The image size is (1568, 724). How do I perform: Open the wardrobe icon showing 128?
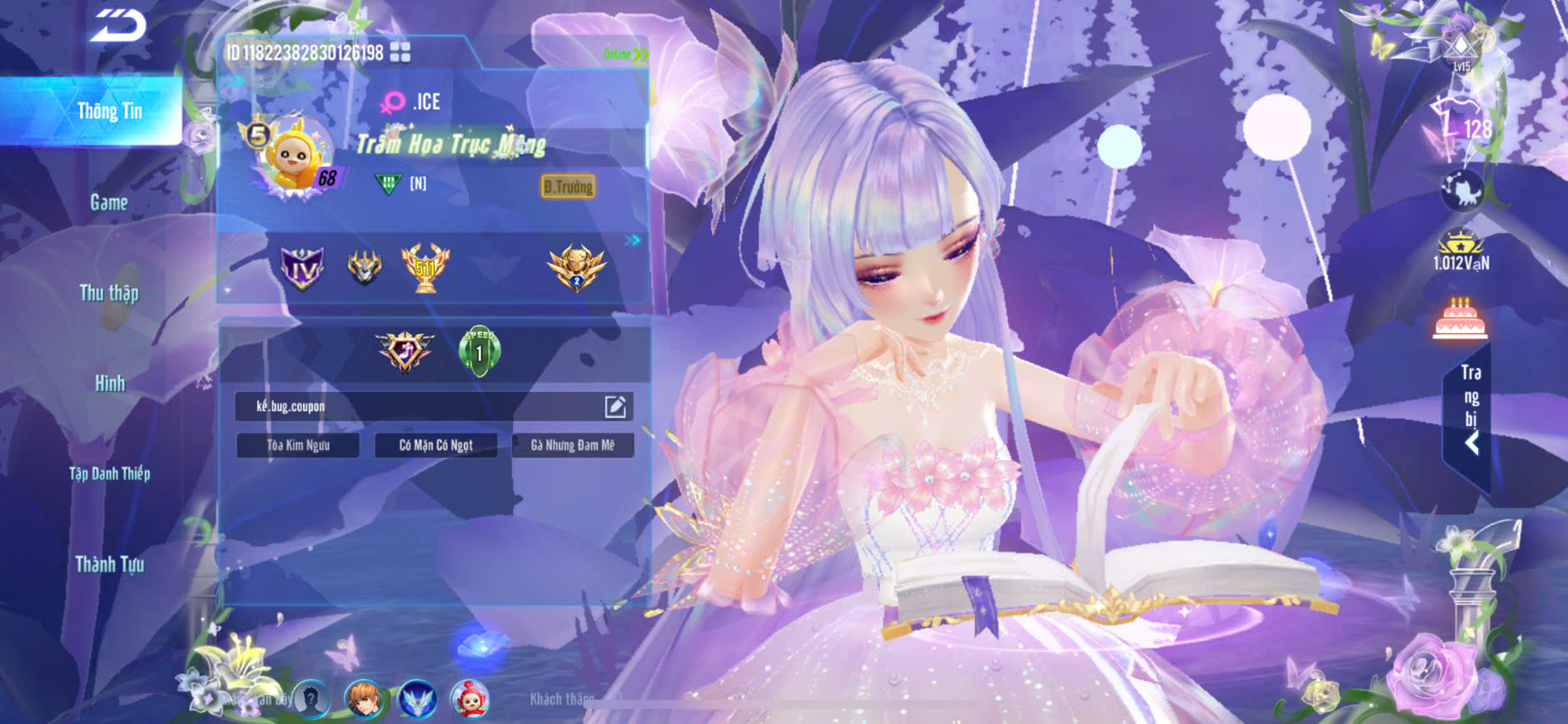(1461, 126)
